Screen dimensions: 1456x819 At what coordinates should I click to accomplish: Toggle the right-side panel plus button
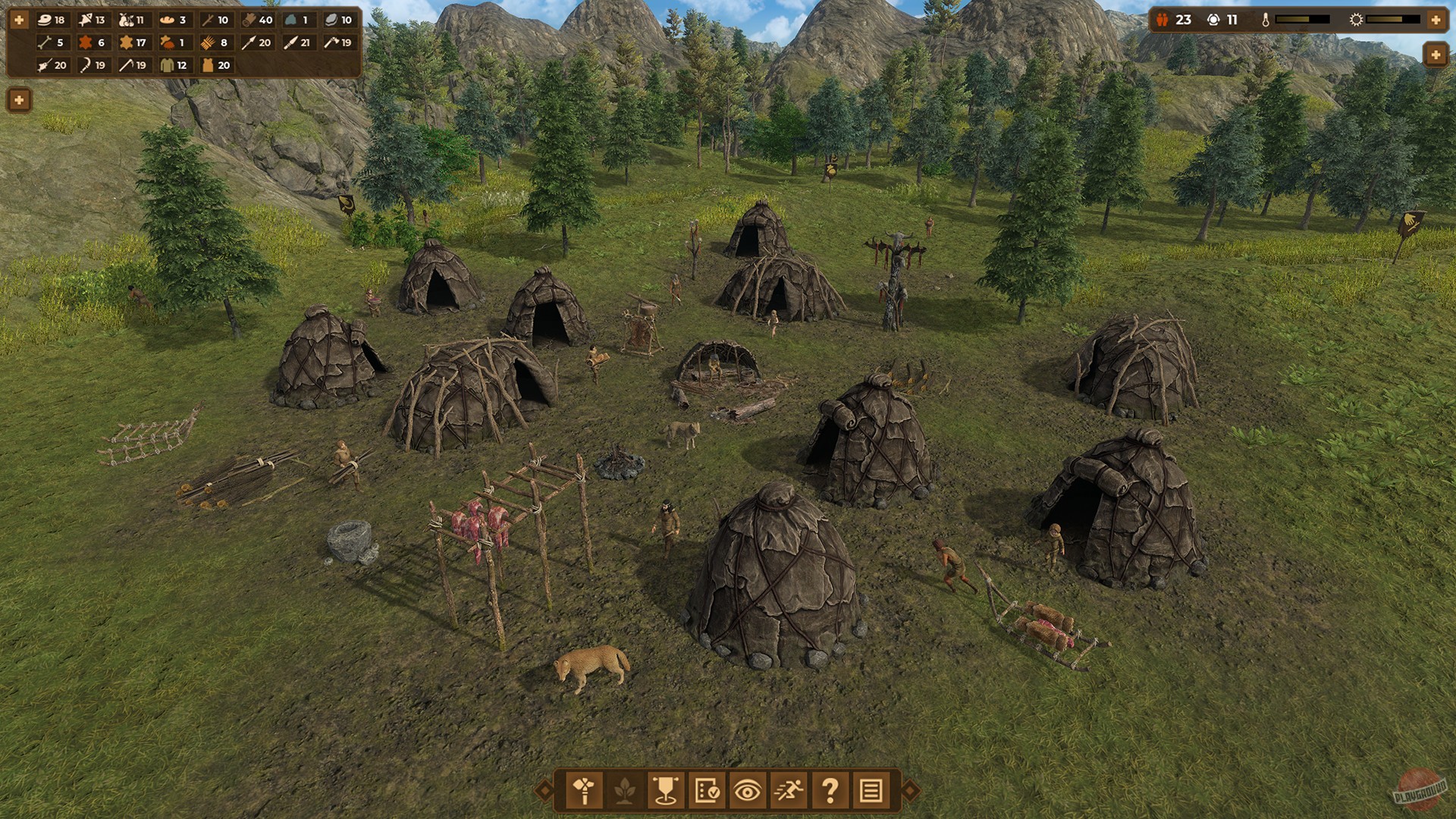[x=1435, y=54]
